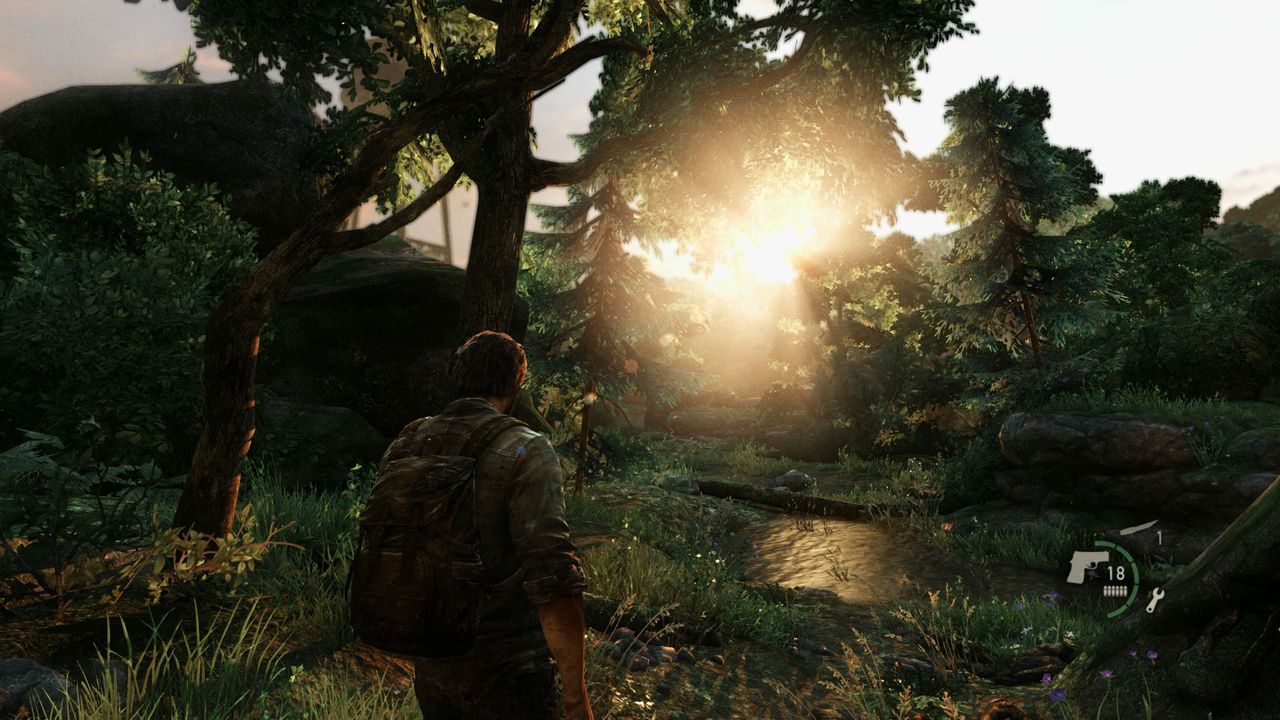This screenshot has width=1280, height=720.
Task: Click the ammo count reading 18
Action: click(x=1116, y=573)
